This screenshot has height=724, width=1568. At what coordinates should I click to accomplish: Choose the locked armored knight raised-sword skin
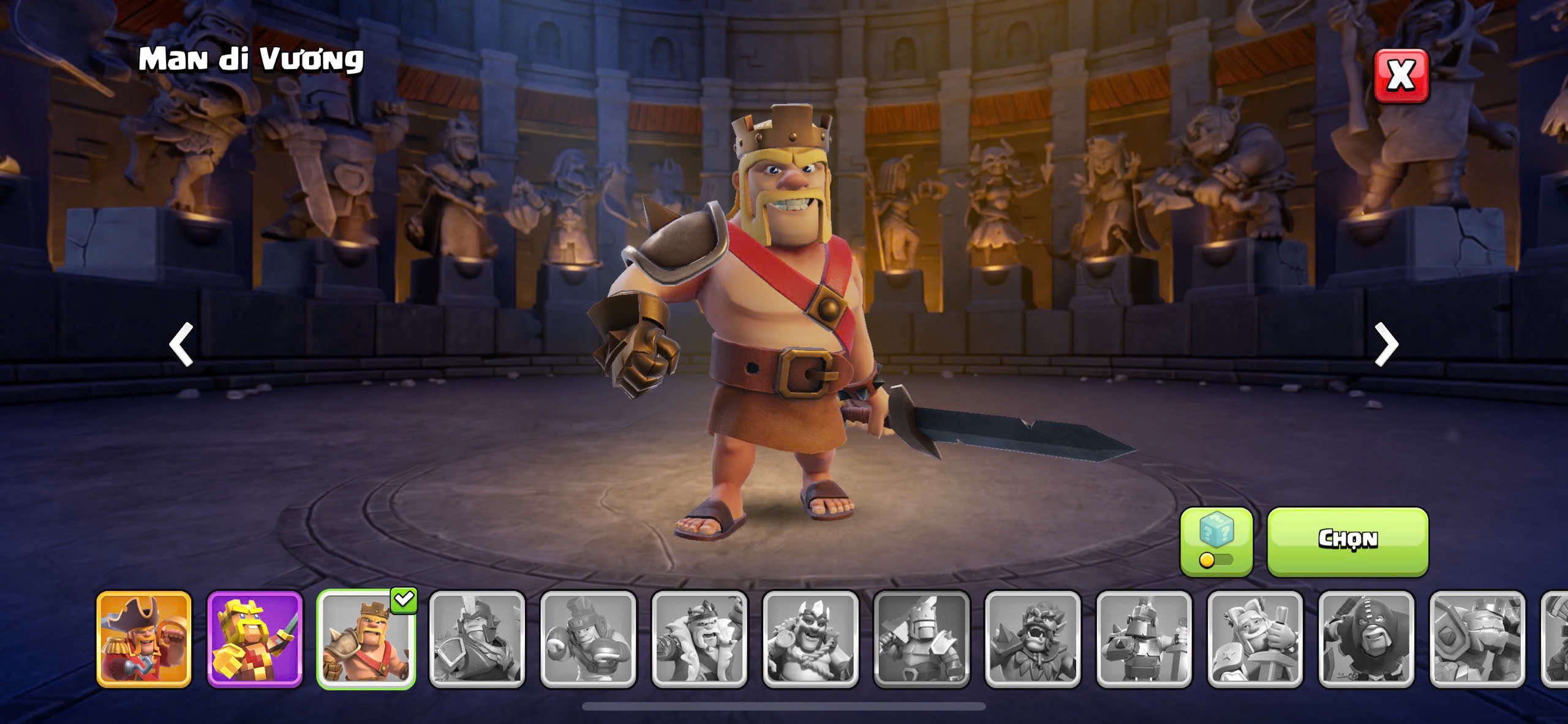922,639
